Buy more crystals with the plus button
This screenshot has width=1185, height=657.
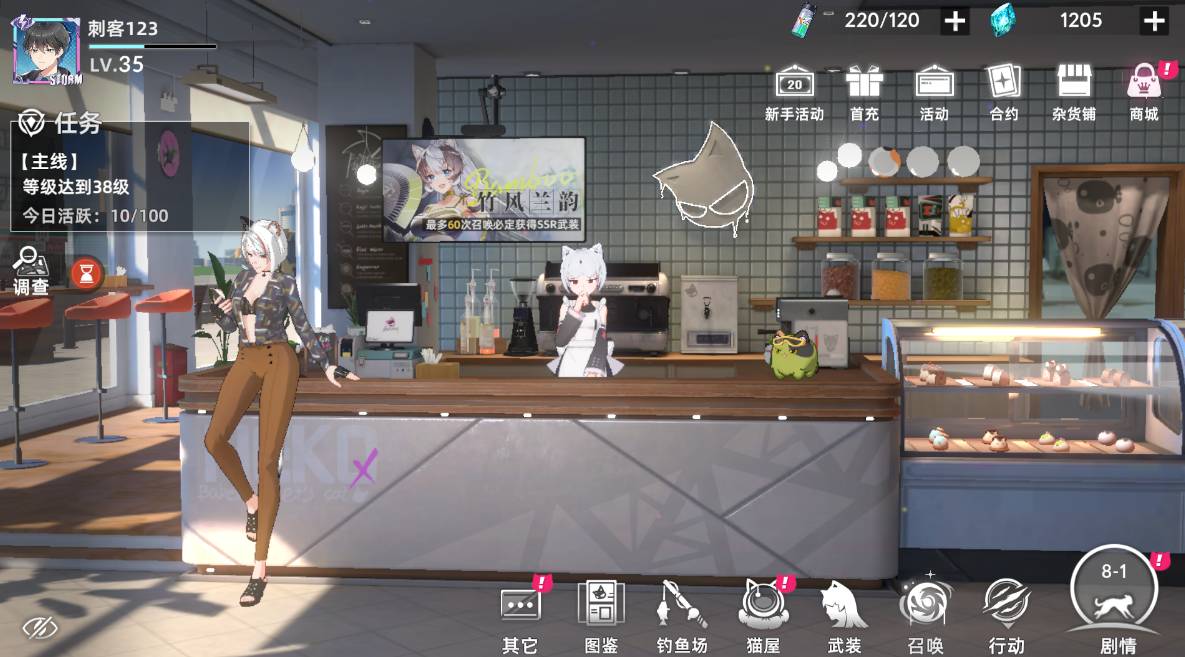pyautogui.click(x=1154, y=21)
